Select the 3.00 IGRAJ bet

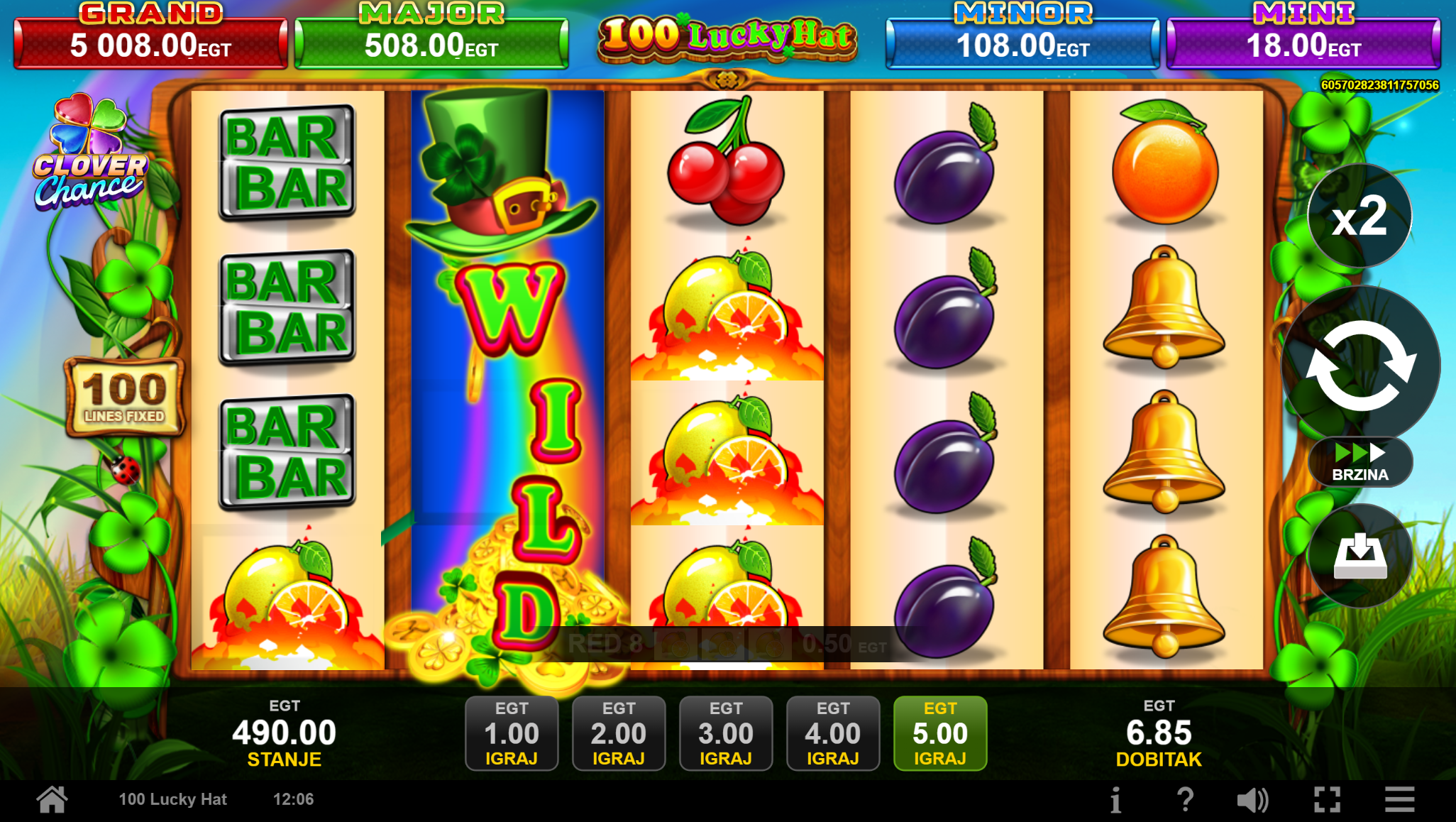[726, 733]
